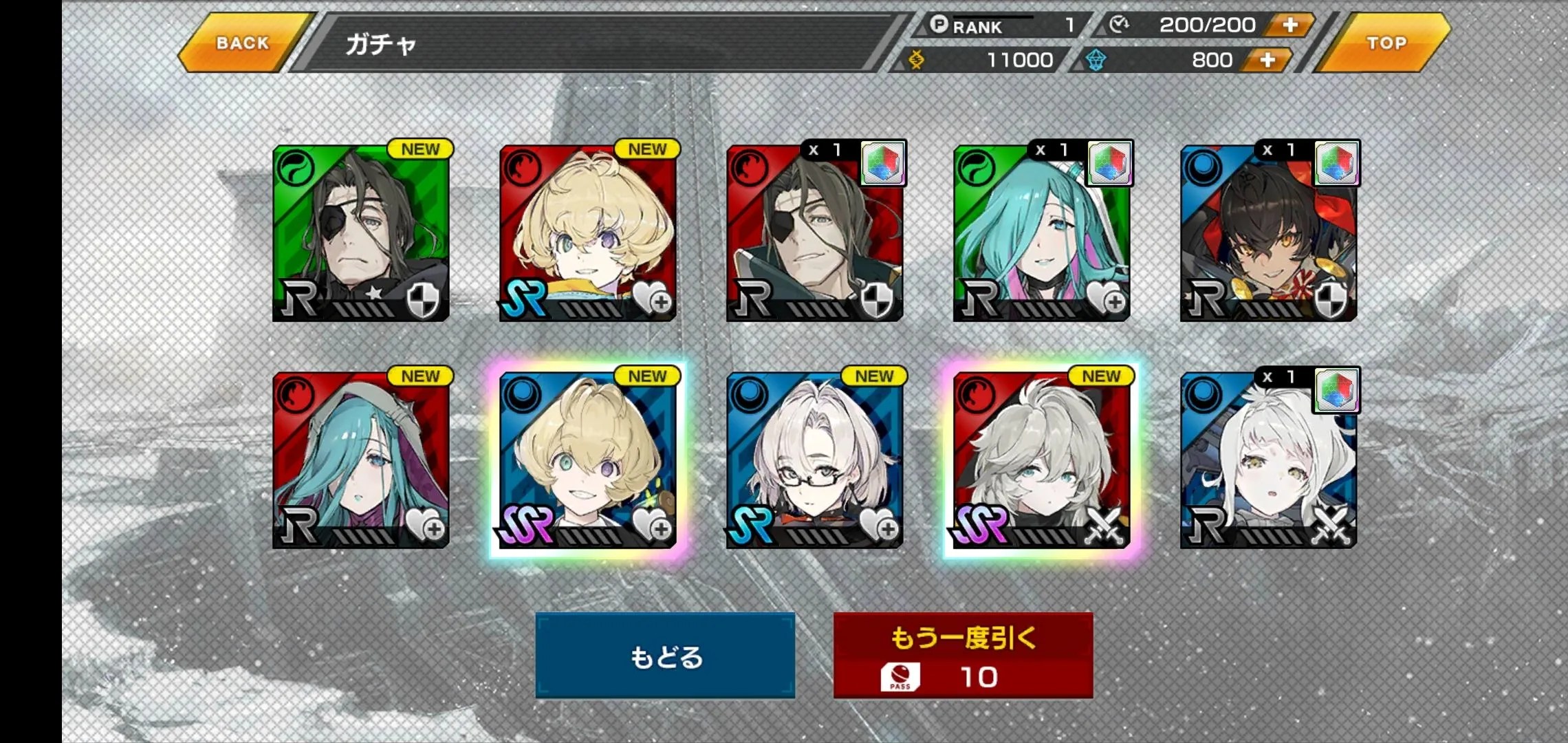View the blue SR glasses character card
This screenshot has width=1568, height=743.
click(815, 460)
